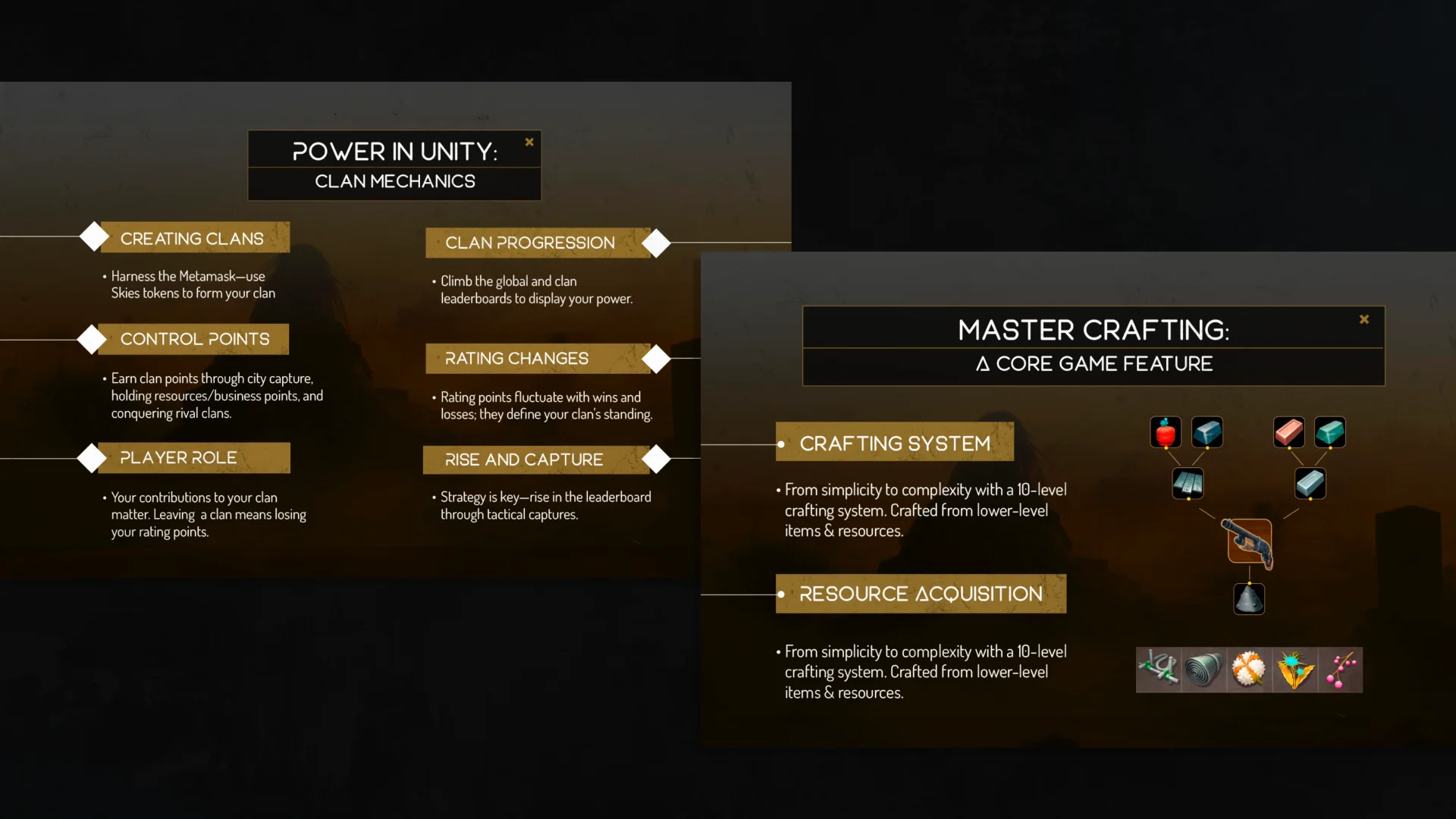Select the silver ingot icon below the green ingot
The image size is (1456, 819).
point(1310,483)
